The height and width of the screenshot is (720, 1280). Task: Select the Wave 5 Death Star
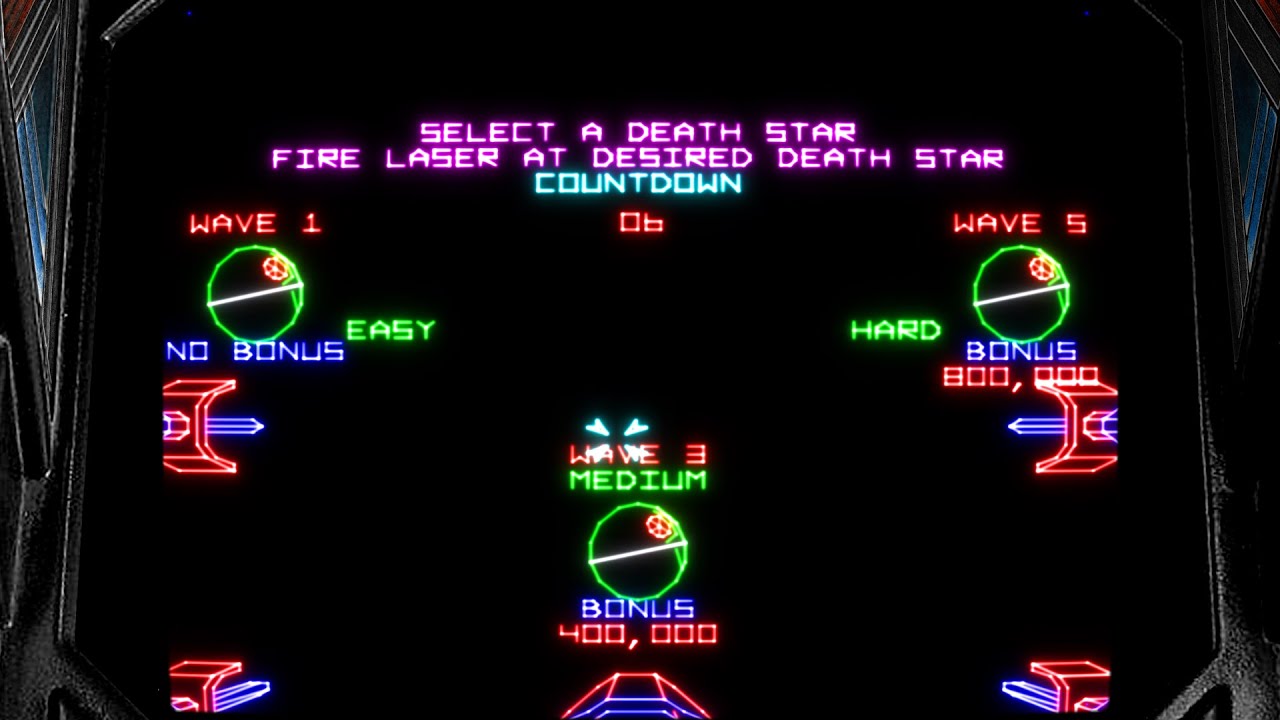1022,293
